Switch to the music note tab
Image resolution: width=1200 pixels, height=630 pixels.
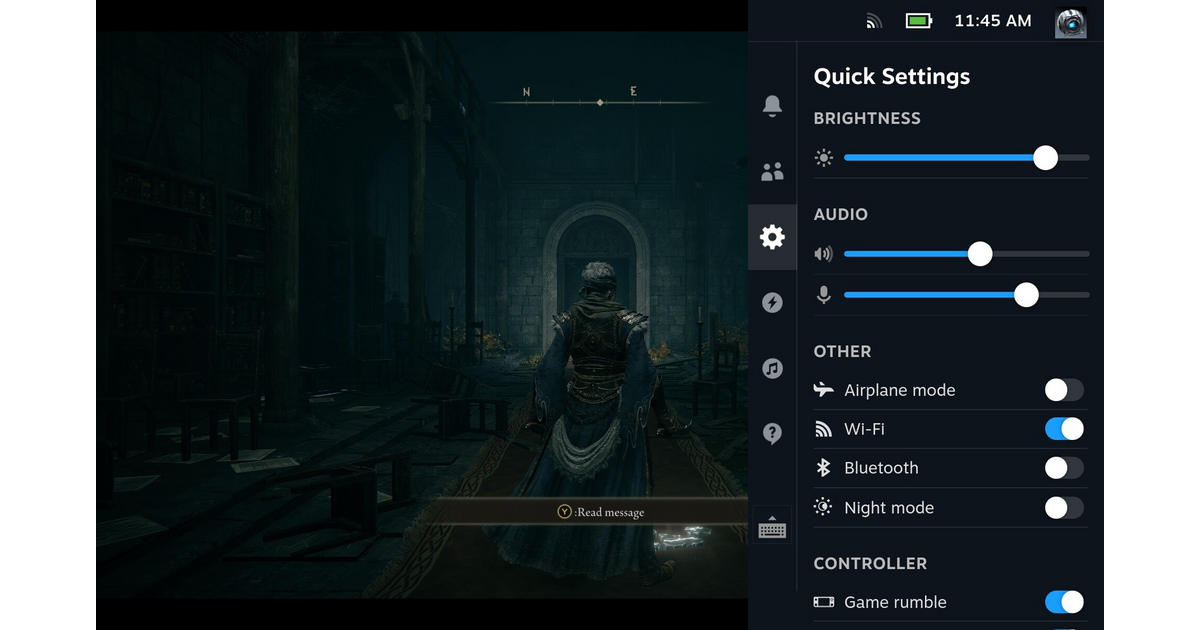pyautogui.click(x=772, y=368)
